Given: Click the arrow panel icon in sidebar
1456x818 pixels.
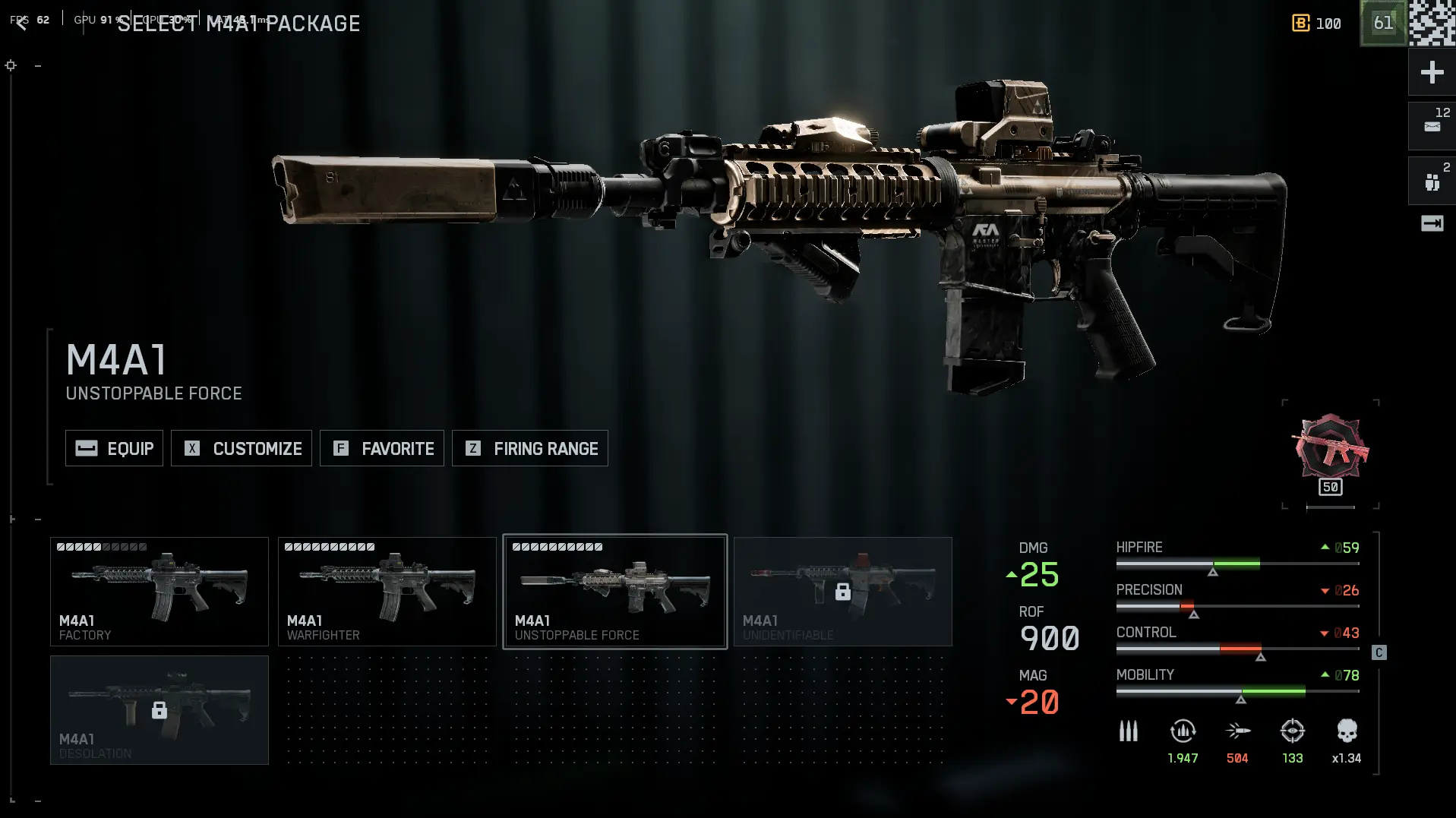Looking at the screenshot, I should pyautogui.click(x=1432, y=223).
